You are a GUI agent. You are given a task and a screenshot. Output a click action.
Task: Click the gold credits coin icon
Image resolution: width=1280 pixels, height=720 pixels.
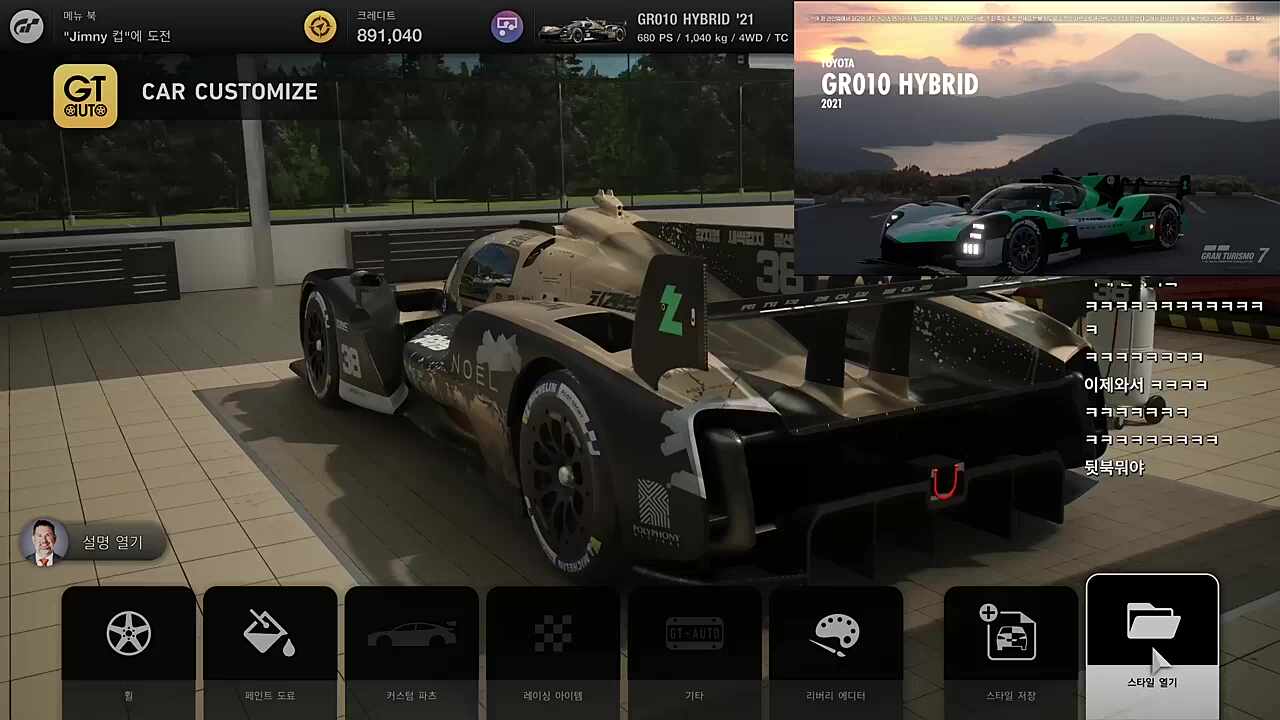[x=320, y=27]
